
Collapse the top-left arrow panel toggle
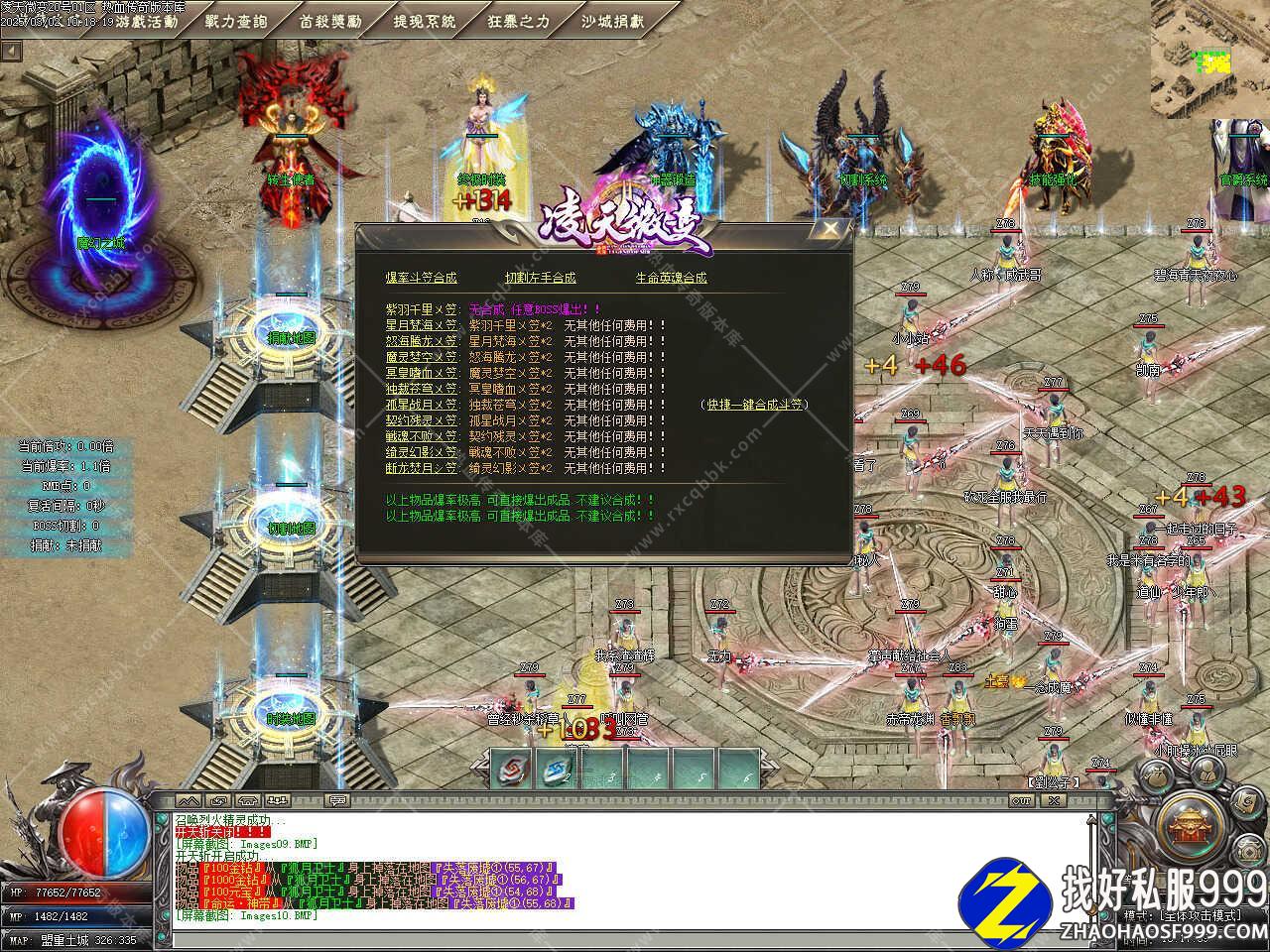pos(11,51)
